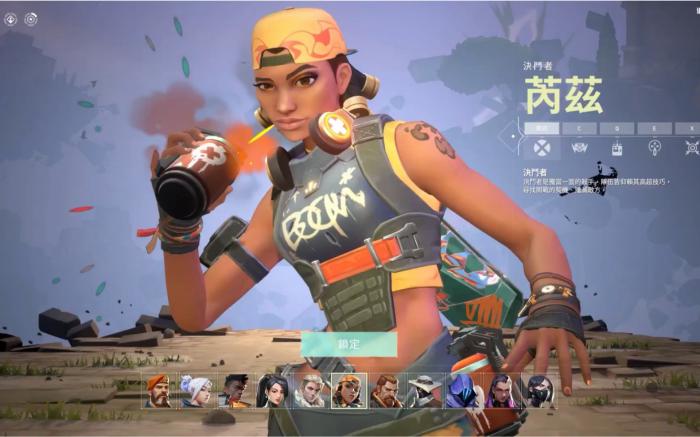The image size is (700, 437).
Task: Choose Viper's masked portrait
Action: click(538, 390)
